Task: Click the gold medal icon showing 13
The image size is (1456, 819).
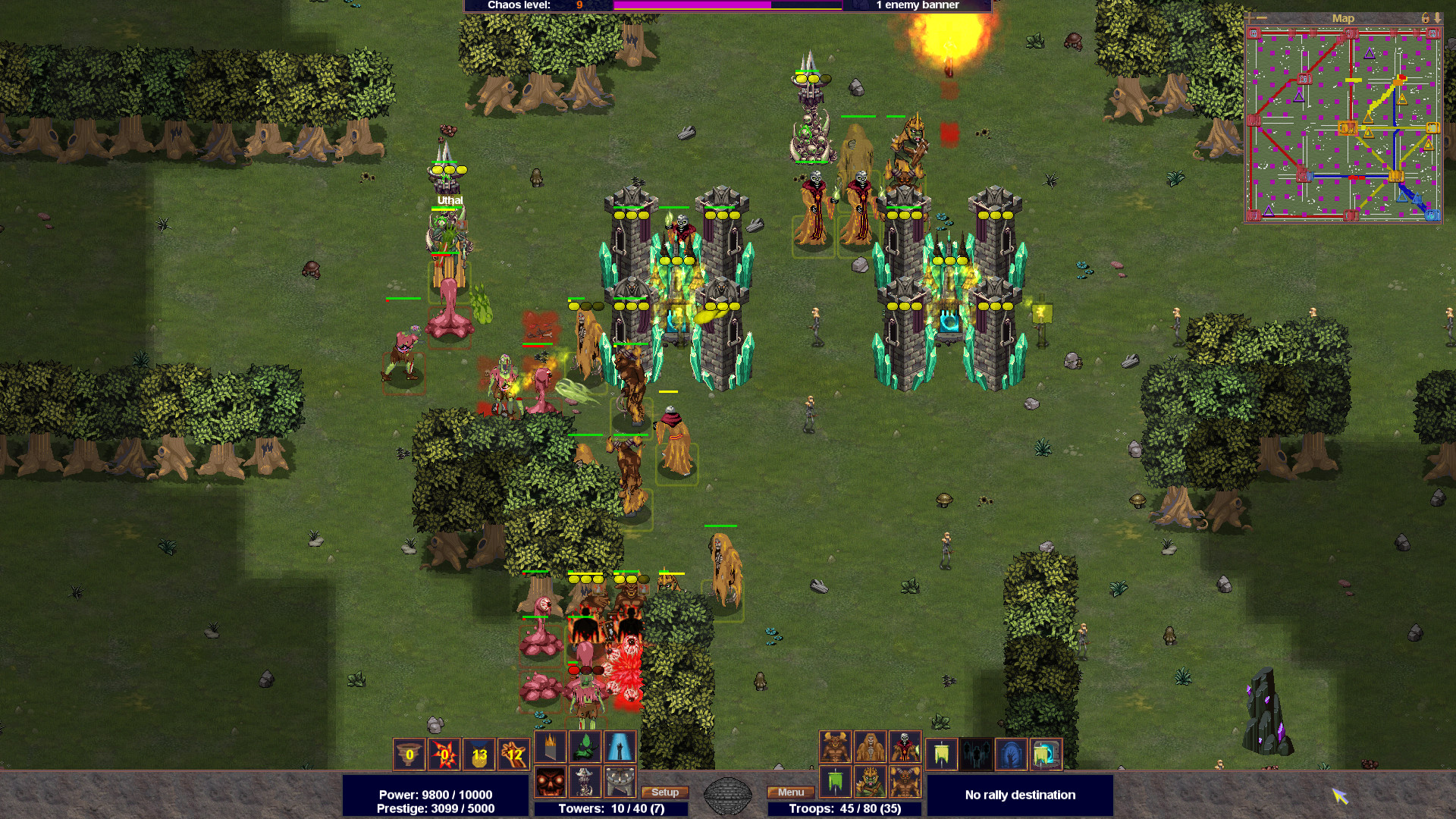Action: coord(479,755)
